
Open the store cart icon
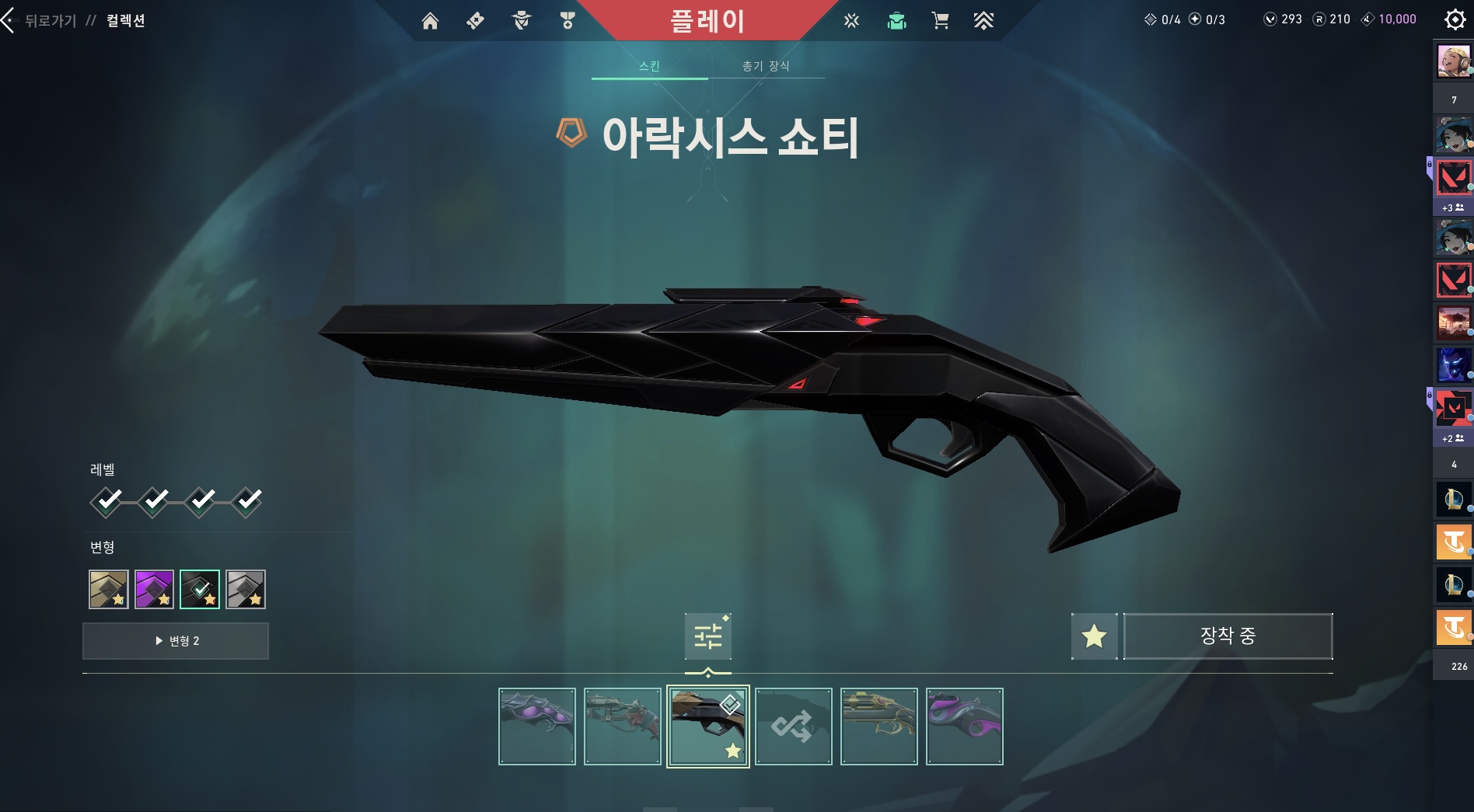tap(940, 21)
